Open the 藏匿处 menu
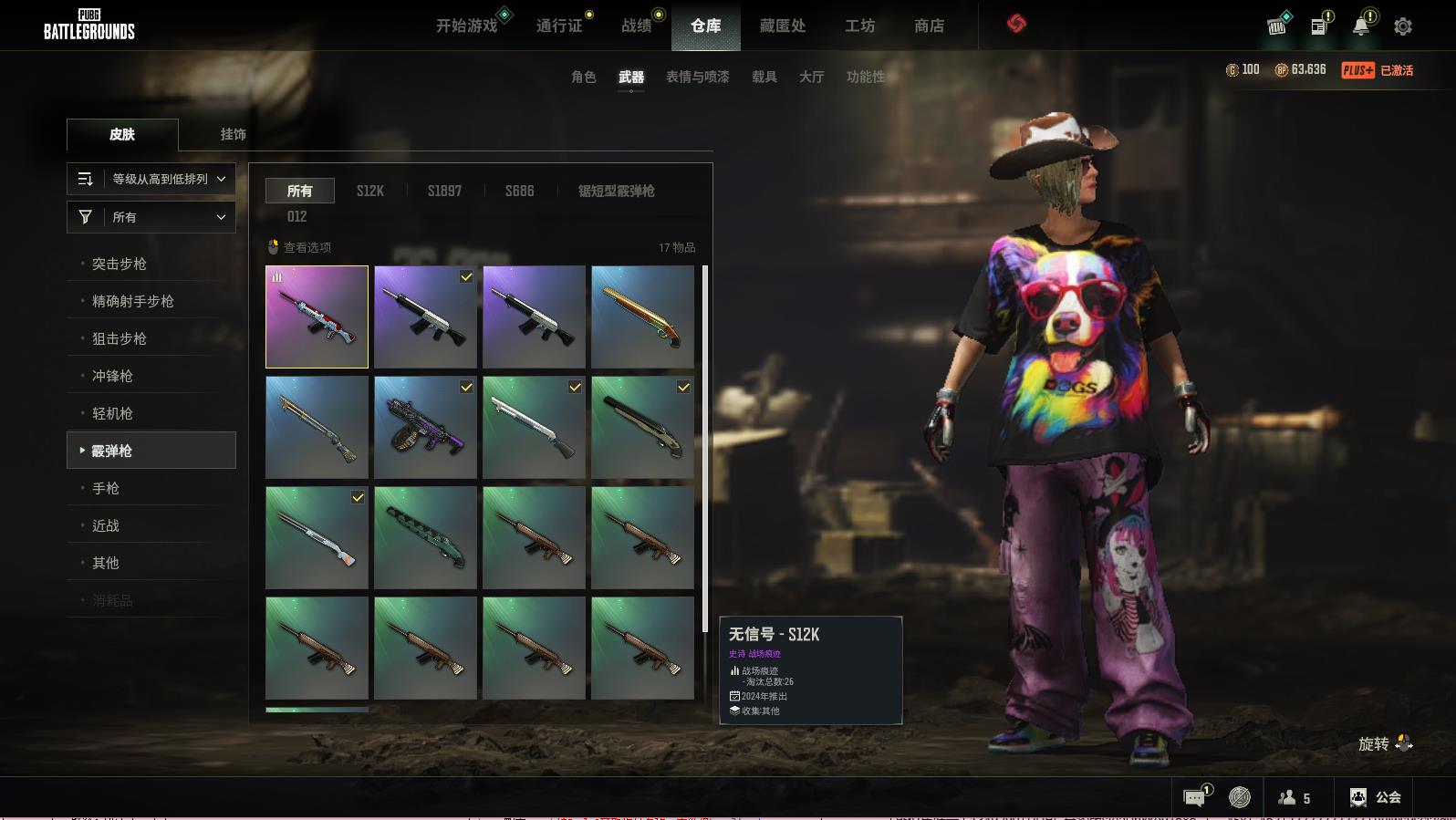The height and width of the screenshot is (820, 1456). (782, 26)
